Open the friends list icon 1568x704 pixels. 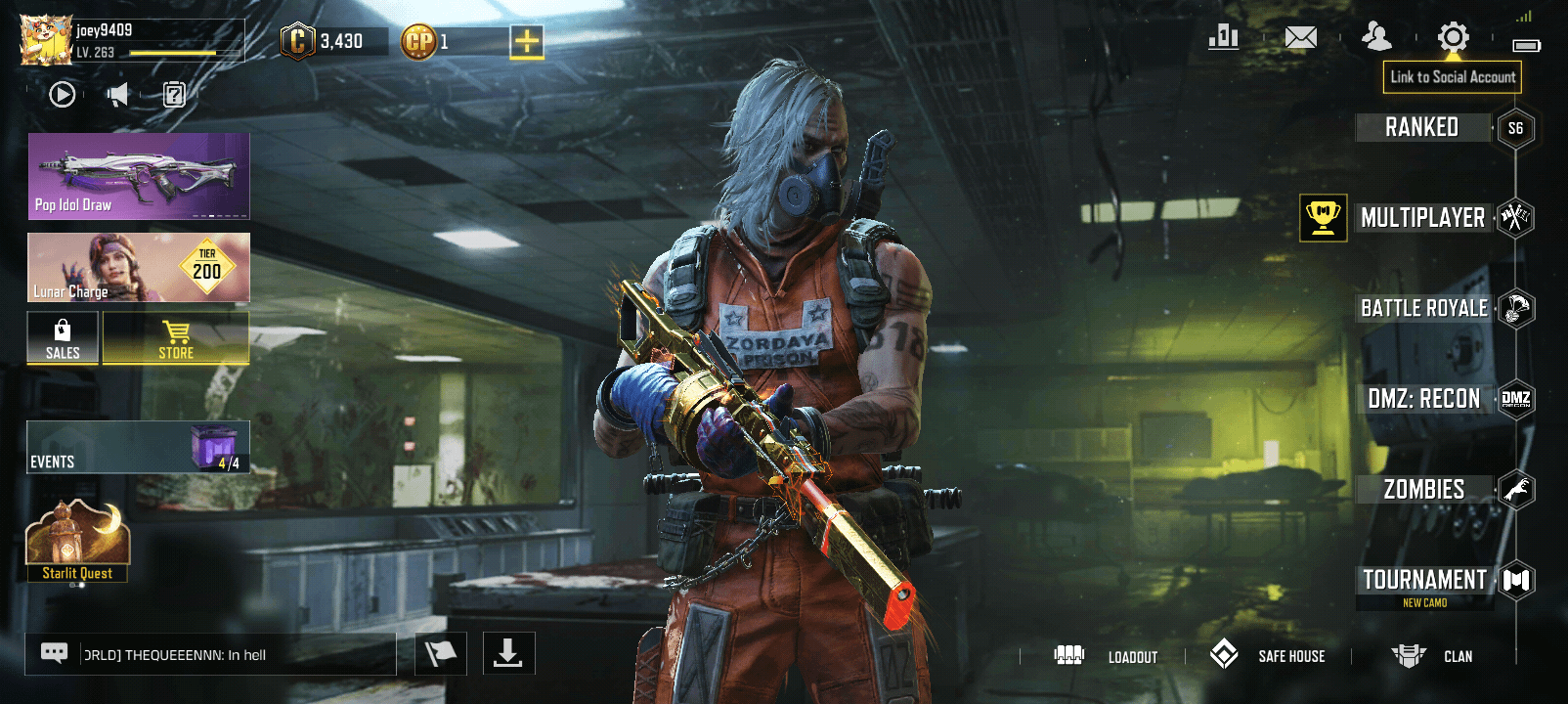click(x=1376, y=38)
